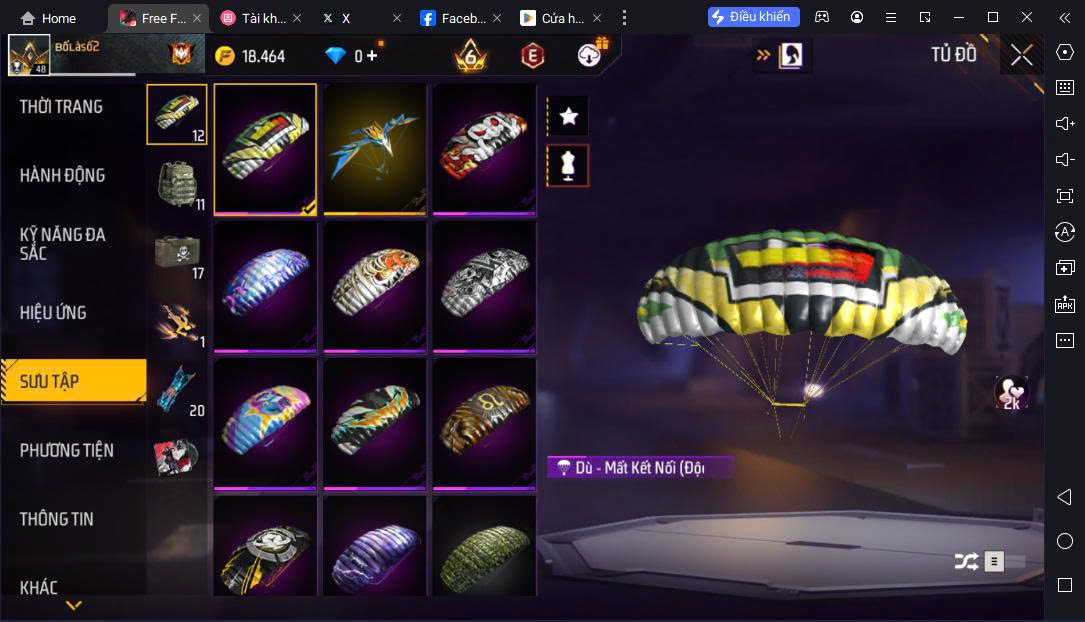This screenshot has width=1085, height=622.
Task: Open the player profile avatar
Action: click(29, 56)
